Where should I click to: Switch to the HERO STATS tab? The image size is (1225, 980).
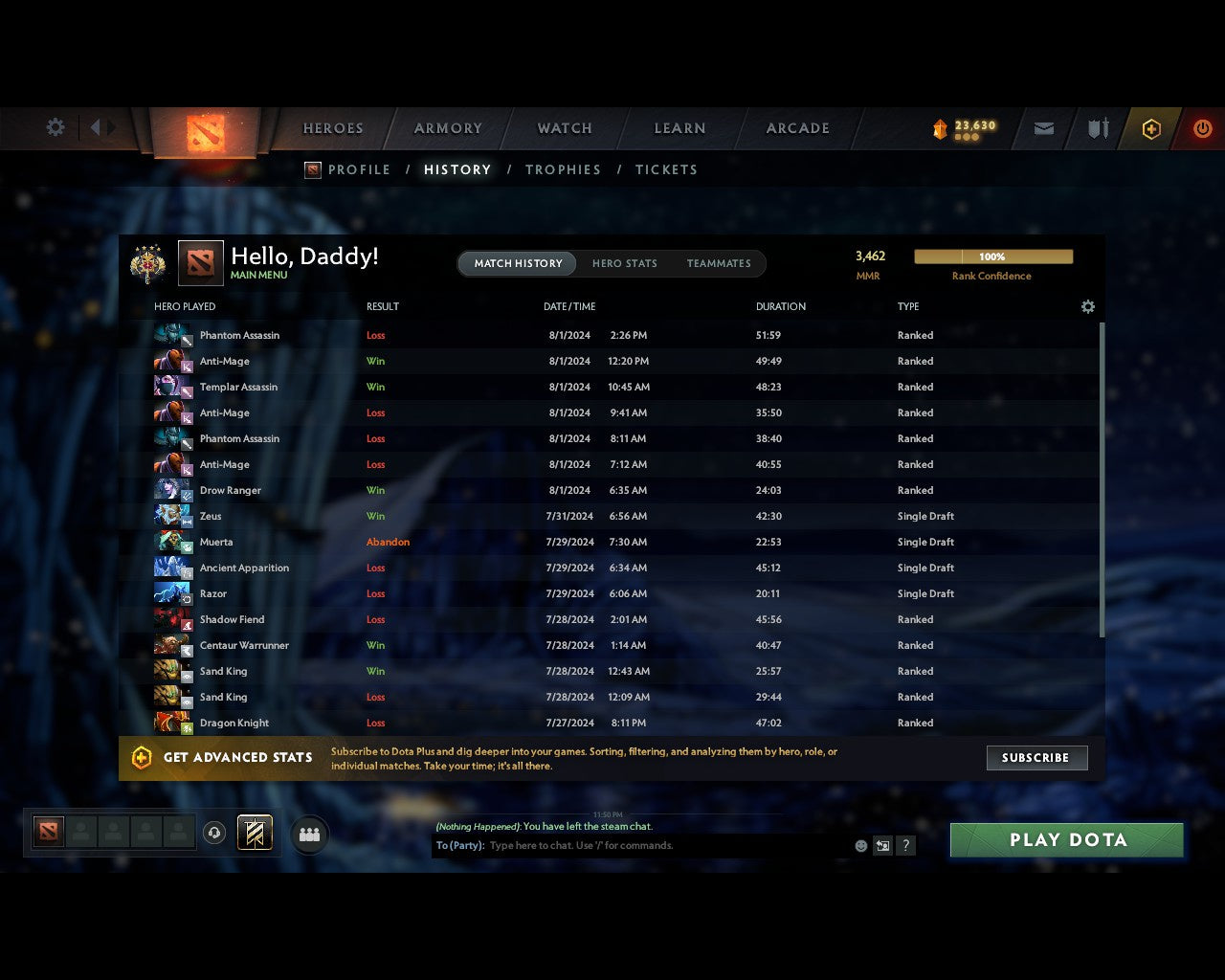[624, 263]
